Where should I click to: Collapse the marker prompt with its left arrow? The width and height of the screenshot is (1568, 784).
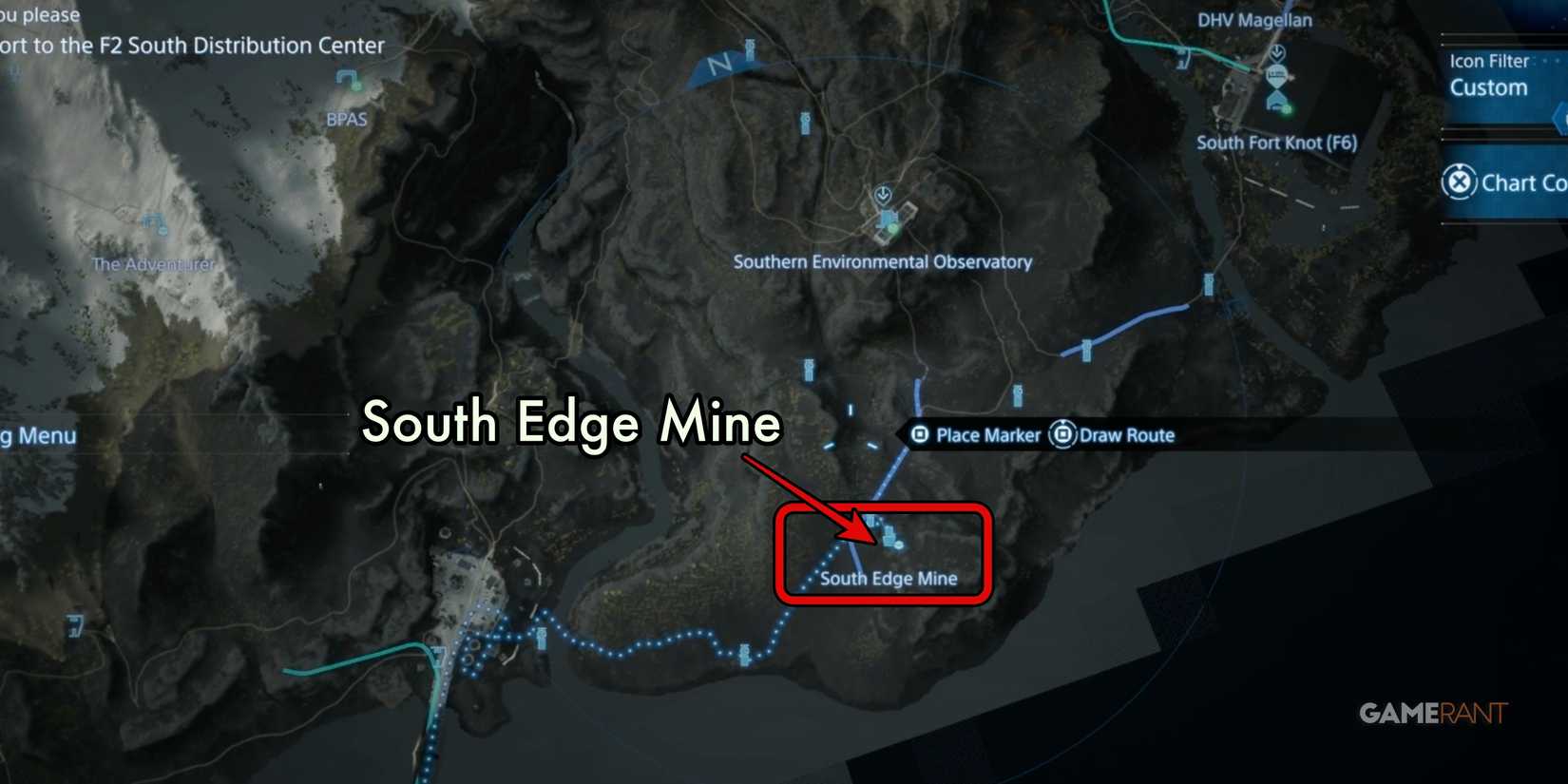(897, 434)
